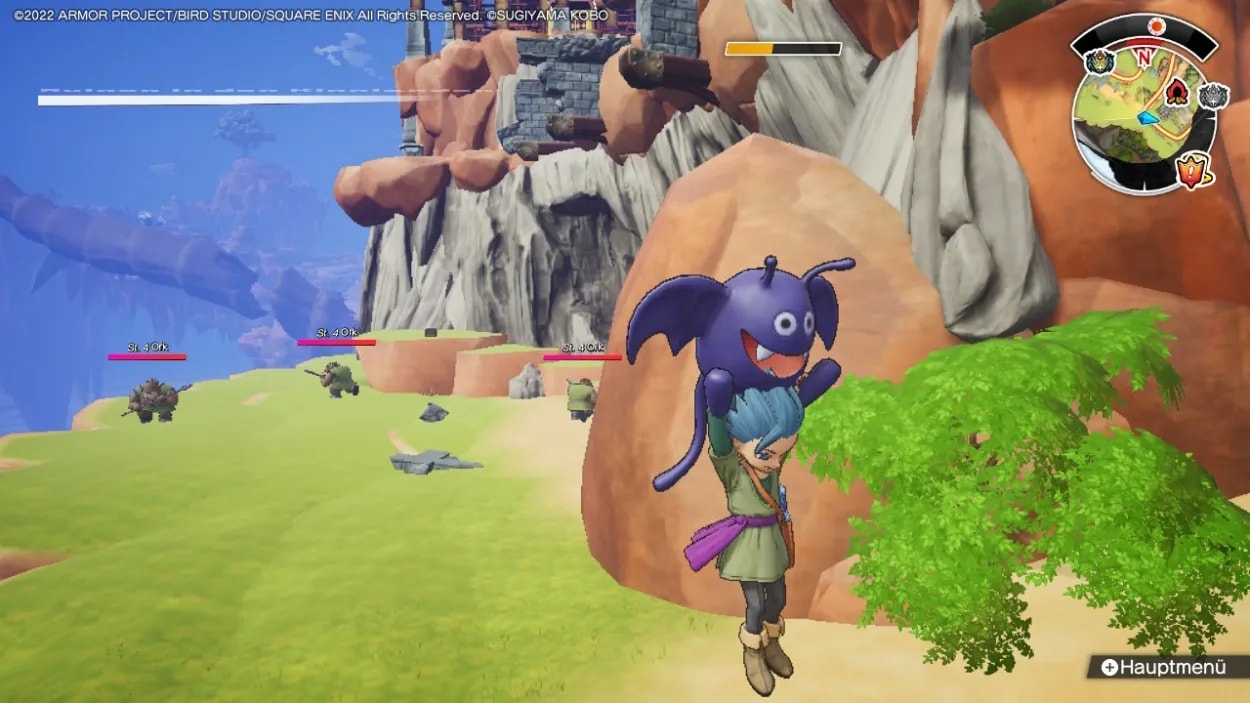The image size is (1250, 703).
Task: Click the sun time-of-day indicator
Action: 1156,26
